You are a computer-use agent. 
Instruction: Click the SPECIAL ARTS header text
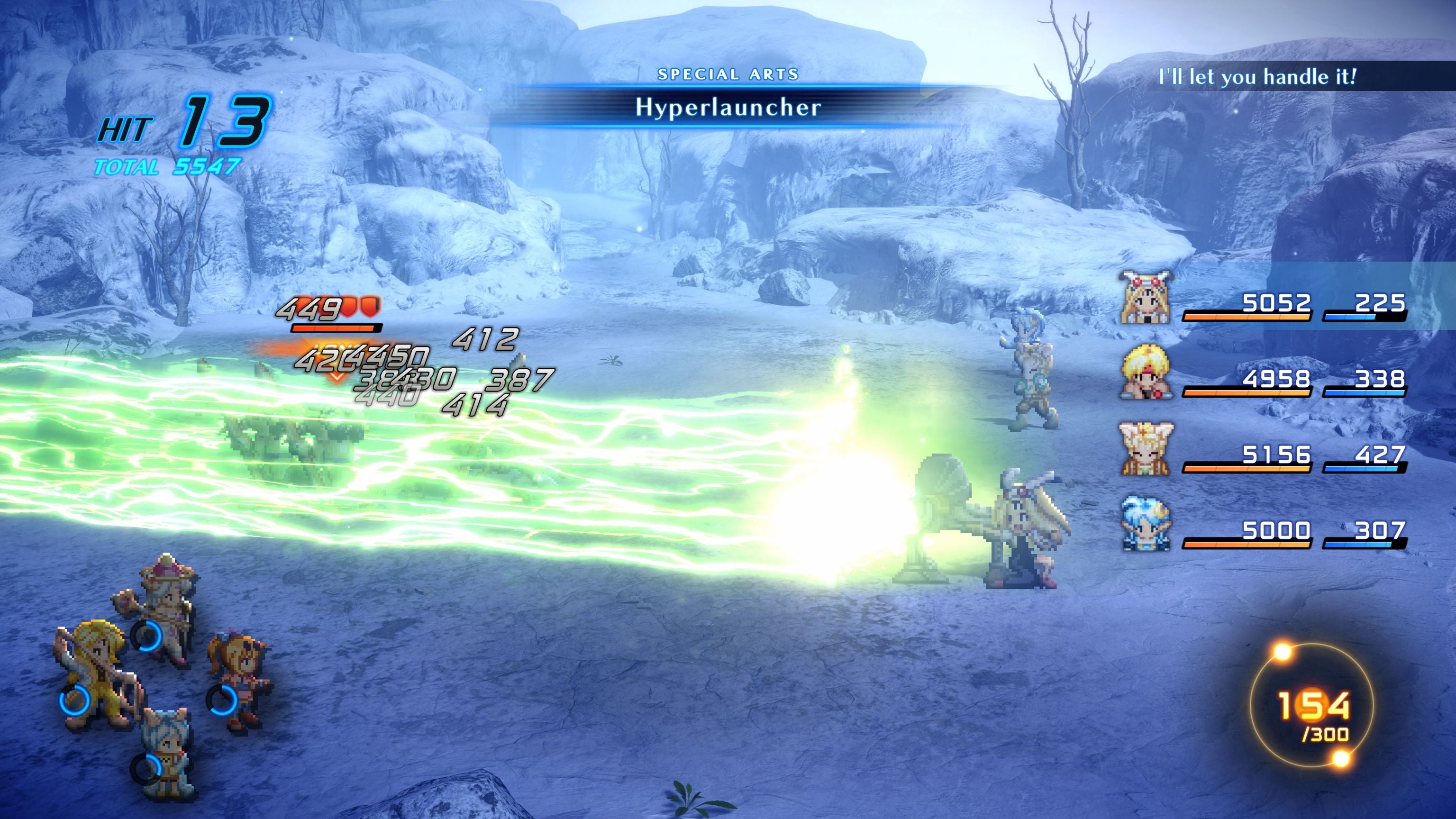[x=729, y=73]
